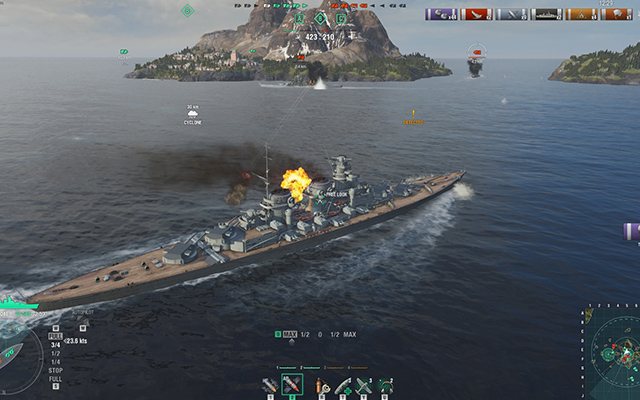Select the high-explosive shell type
The width and height of the screenshot is (640, 400).
tap(270, 384)
